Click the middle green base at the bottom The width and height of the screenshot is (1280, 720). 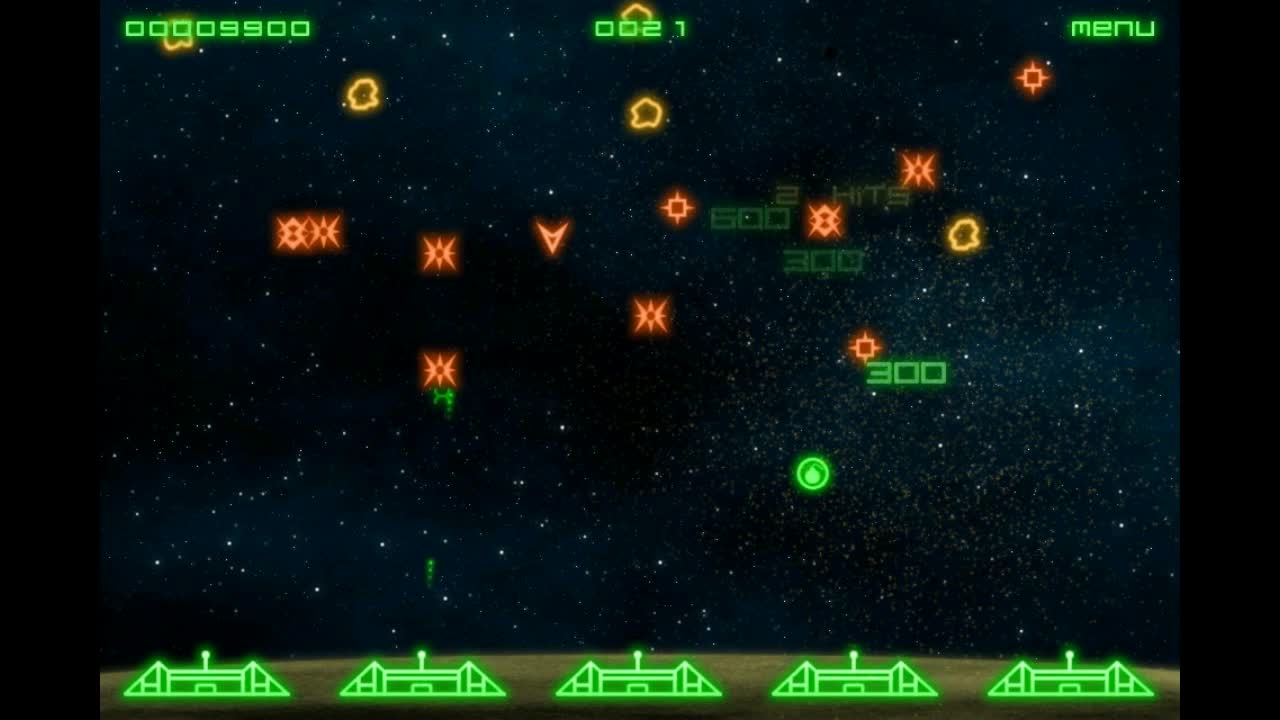640,683
